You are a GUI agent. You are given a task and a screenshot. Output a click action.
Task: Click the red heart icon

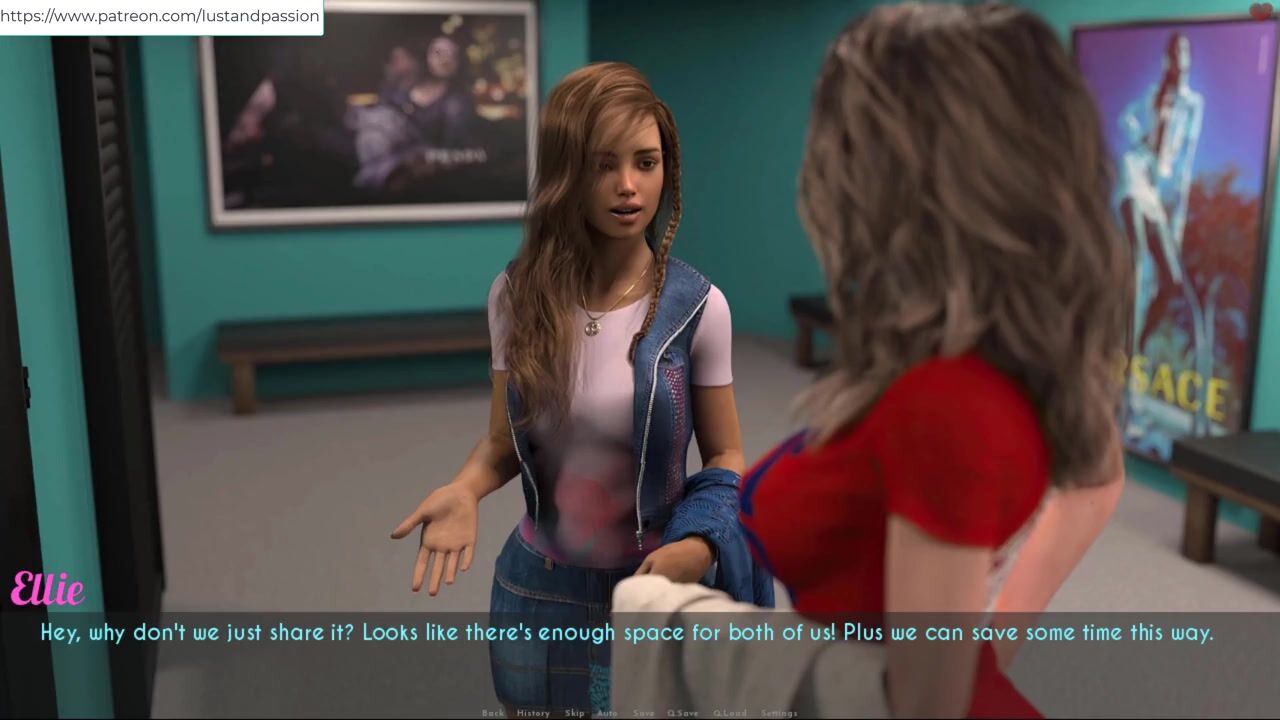pos(1261,12)
